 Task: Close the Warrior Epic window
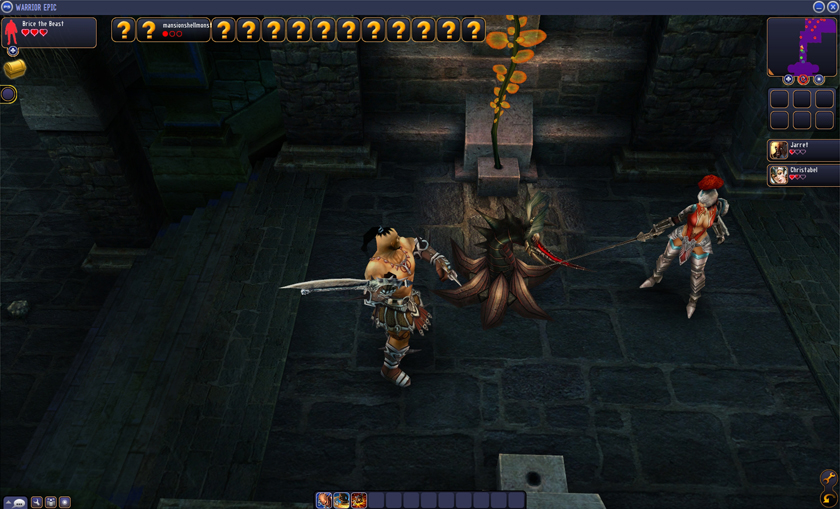(831, 7)
